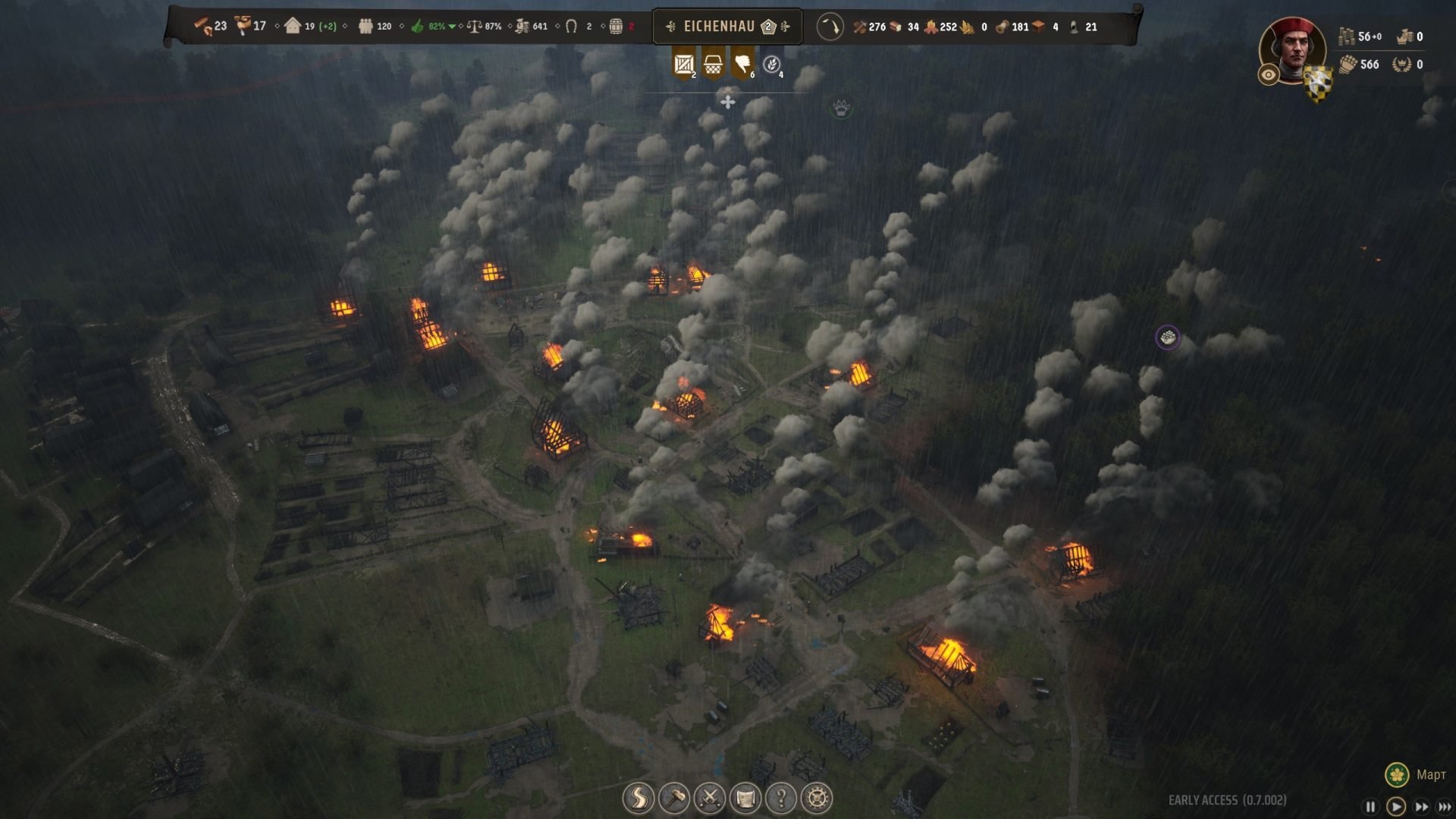
Task: Select the market basket warning banner
Action: click(x=713, y=64)
